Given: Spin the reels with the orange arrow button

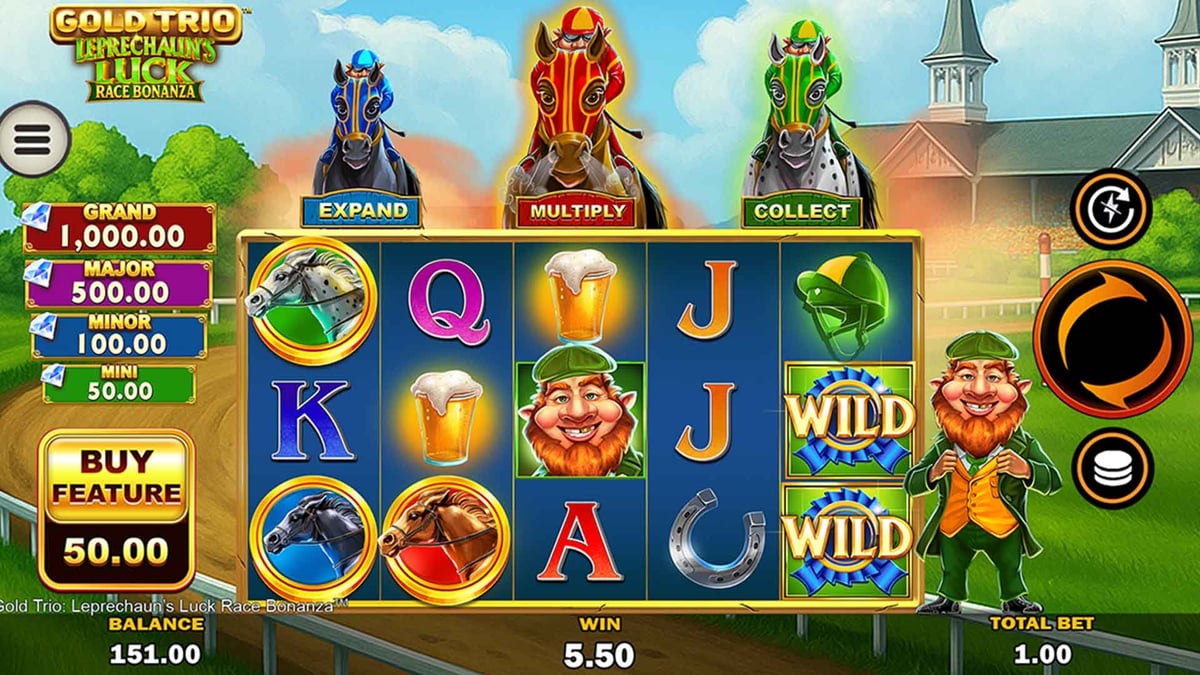Looking at the screenshot, I should [1112, 339].
